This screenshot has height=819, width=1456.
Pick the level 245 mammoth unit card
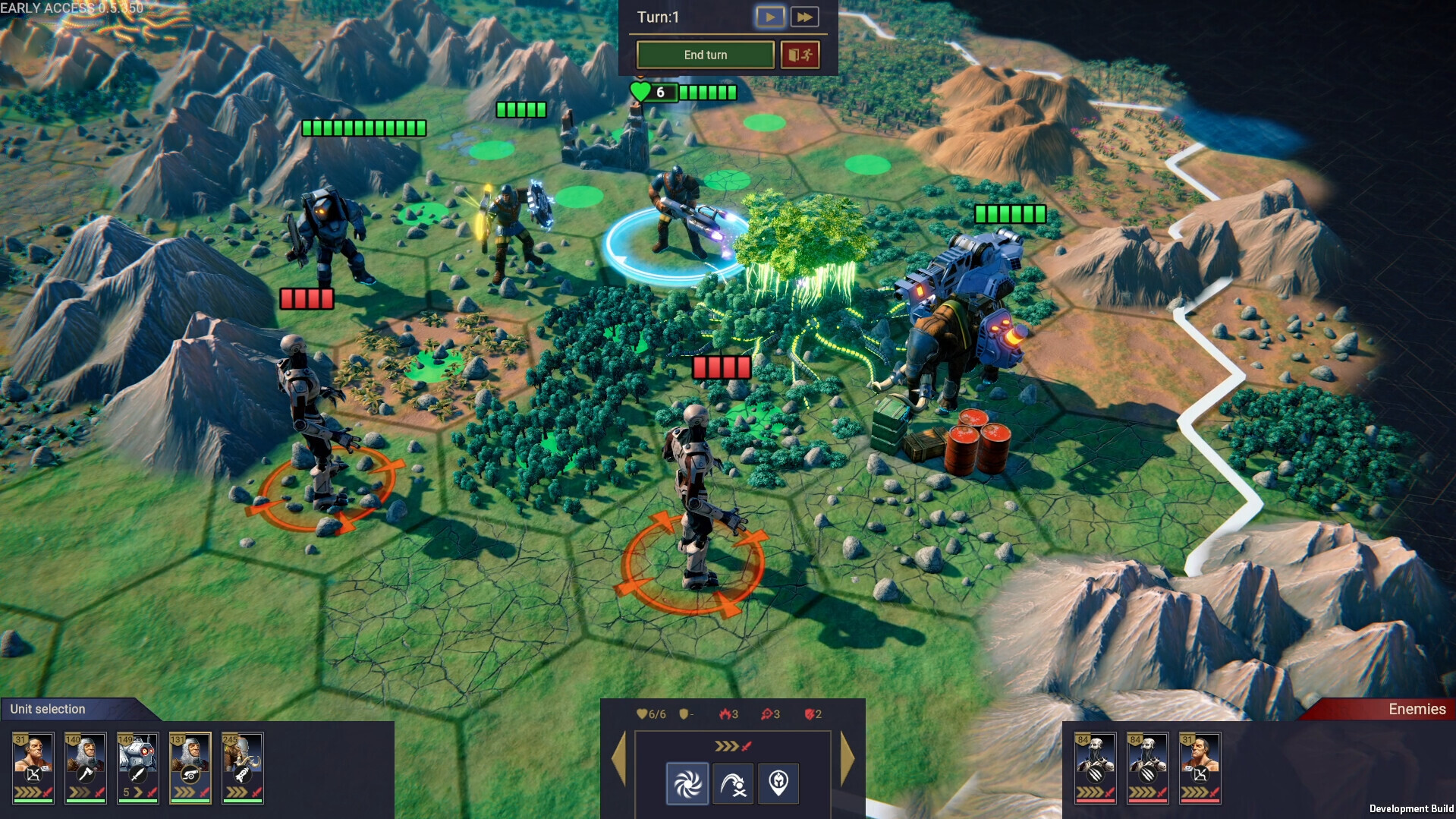pyautogui.click(x=242, y=767)
